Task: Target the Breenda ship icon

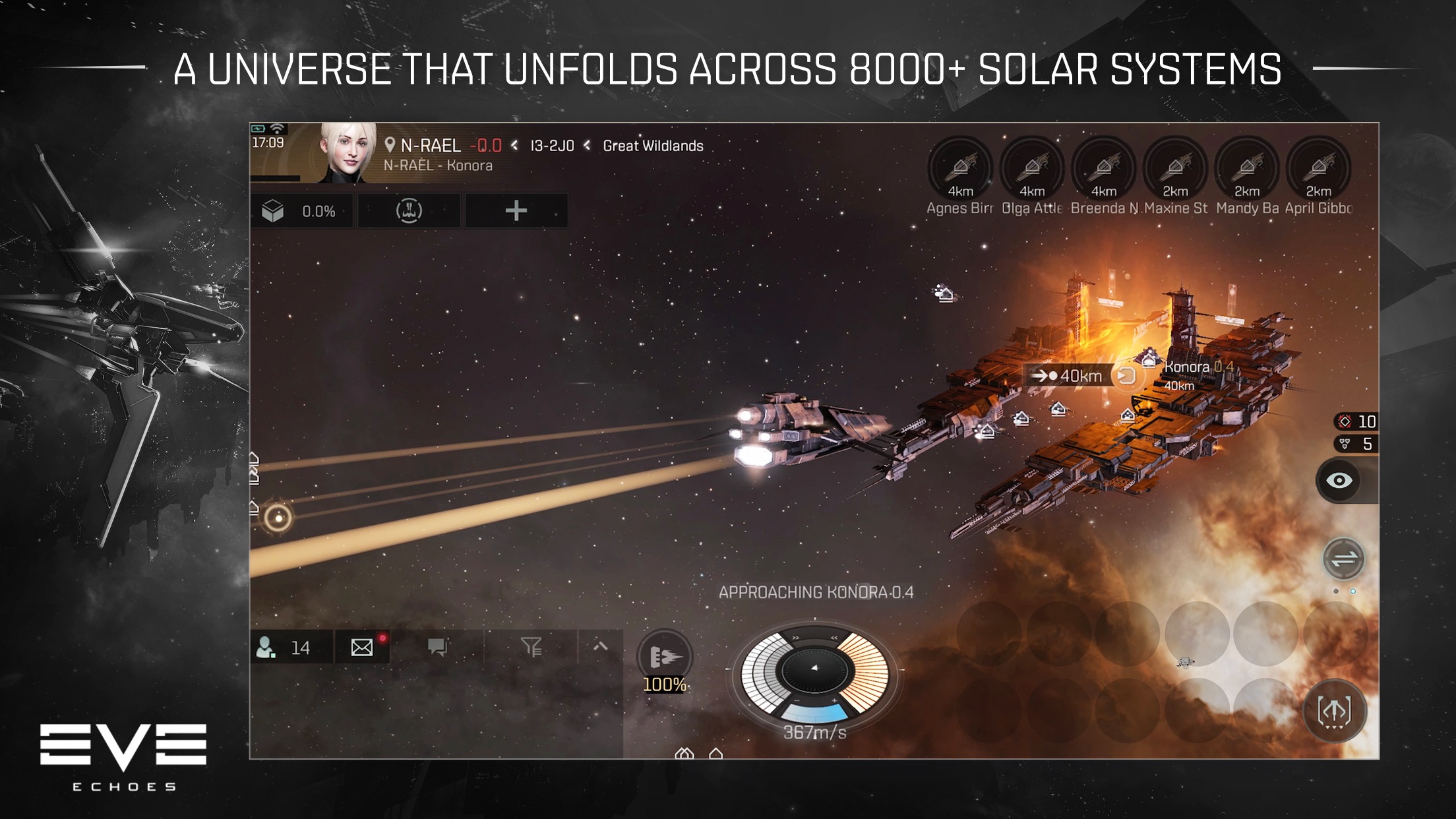Action: coord(1104,168)
